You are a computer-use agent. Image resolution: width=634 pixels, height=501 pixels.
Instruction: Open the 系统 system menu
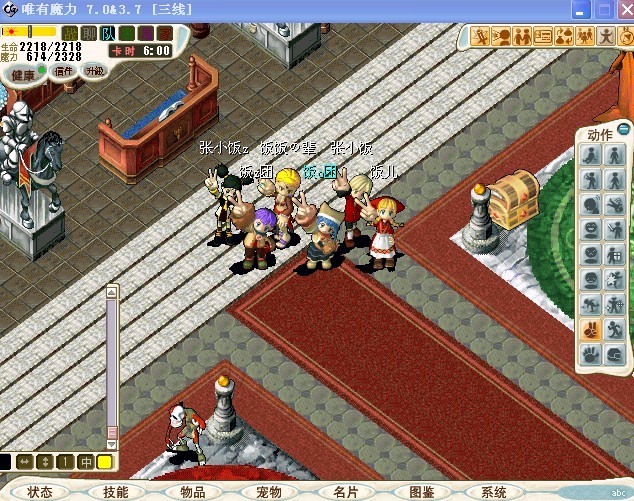click(494, 492)
